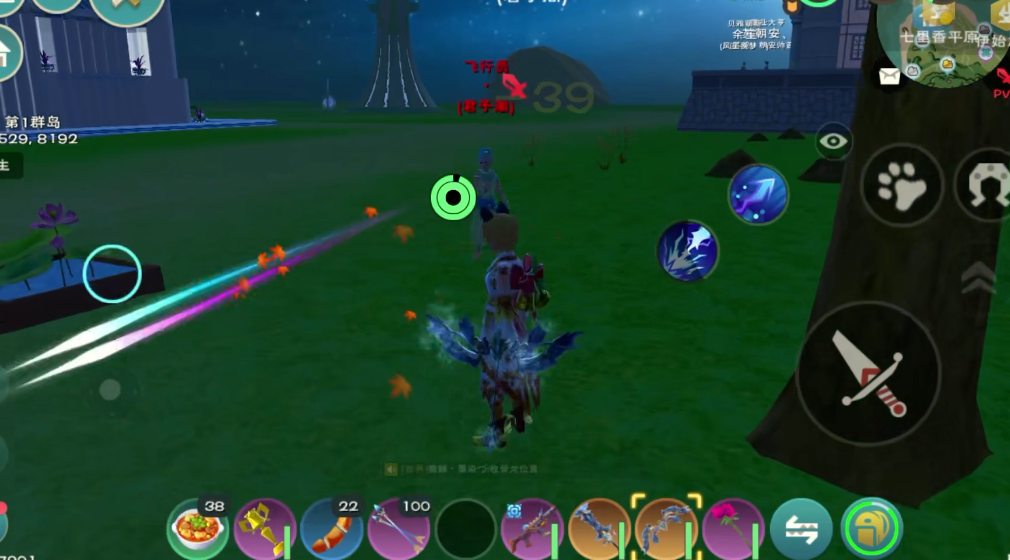Tap the swap arrows hotbar button

pyautogui.click(x=801, y=530)
